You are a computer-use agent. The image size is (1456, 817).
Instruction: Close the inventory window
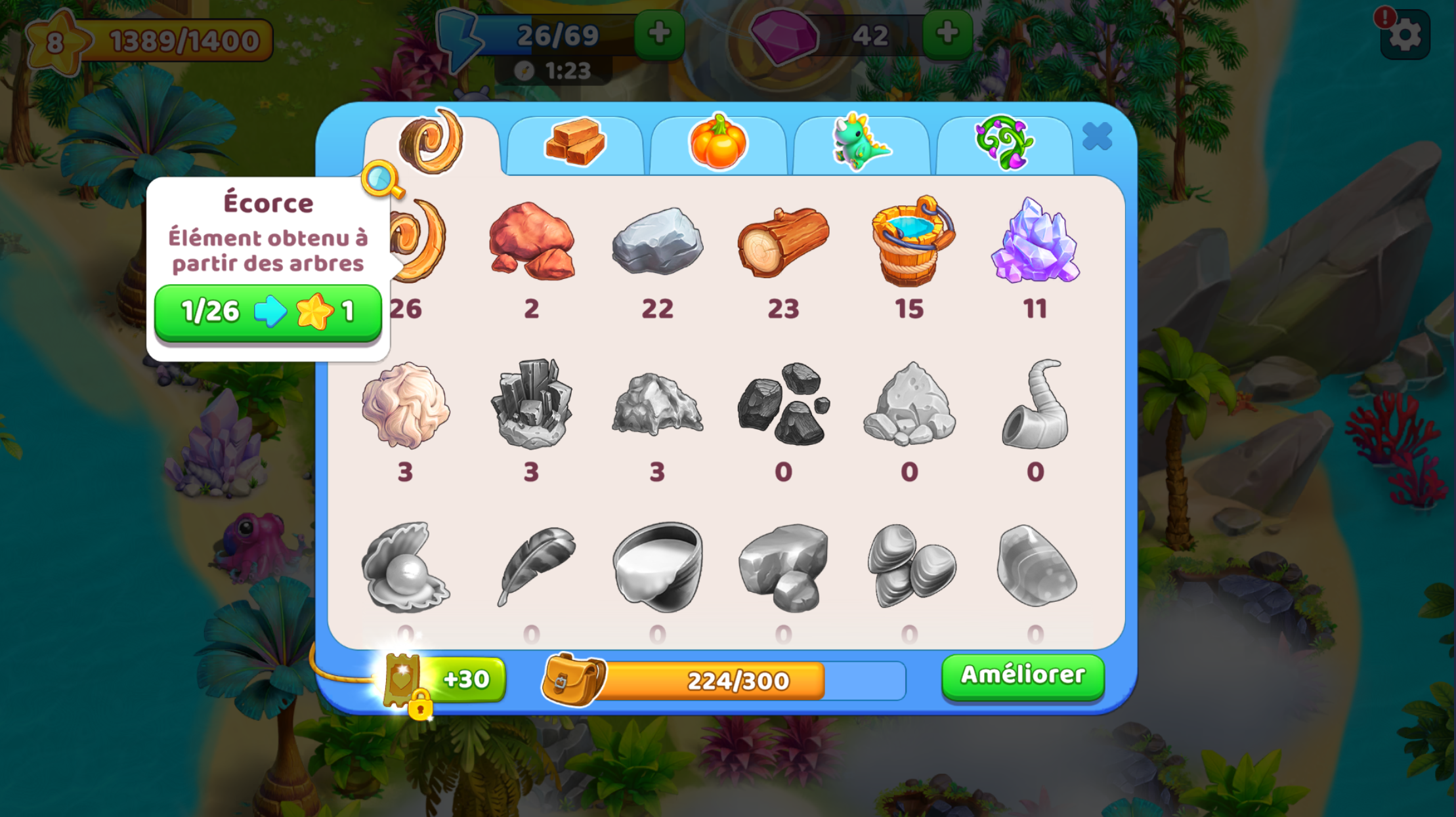click(x=1096, y=136)
